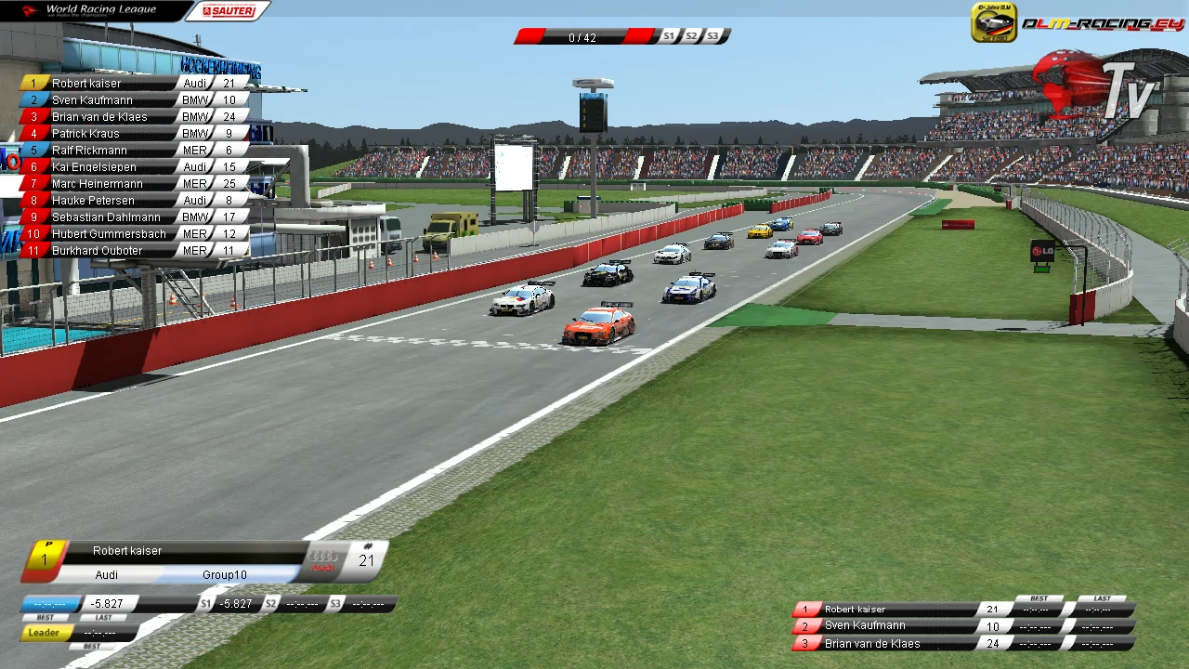Open the DLM-Racing.eu logo
The height and width of the screenshot is (669, 1189).
click(x=1087, y=24)
